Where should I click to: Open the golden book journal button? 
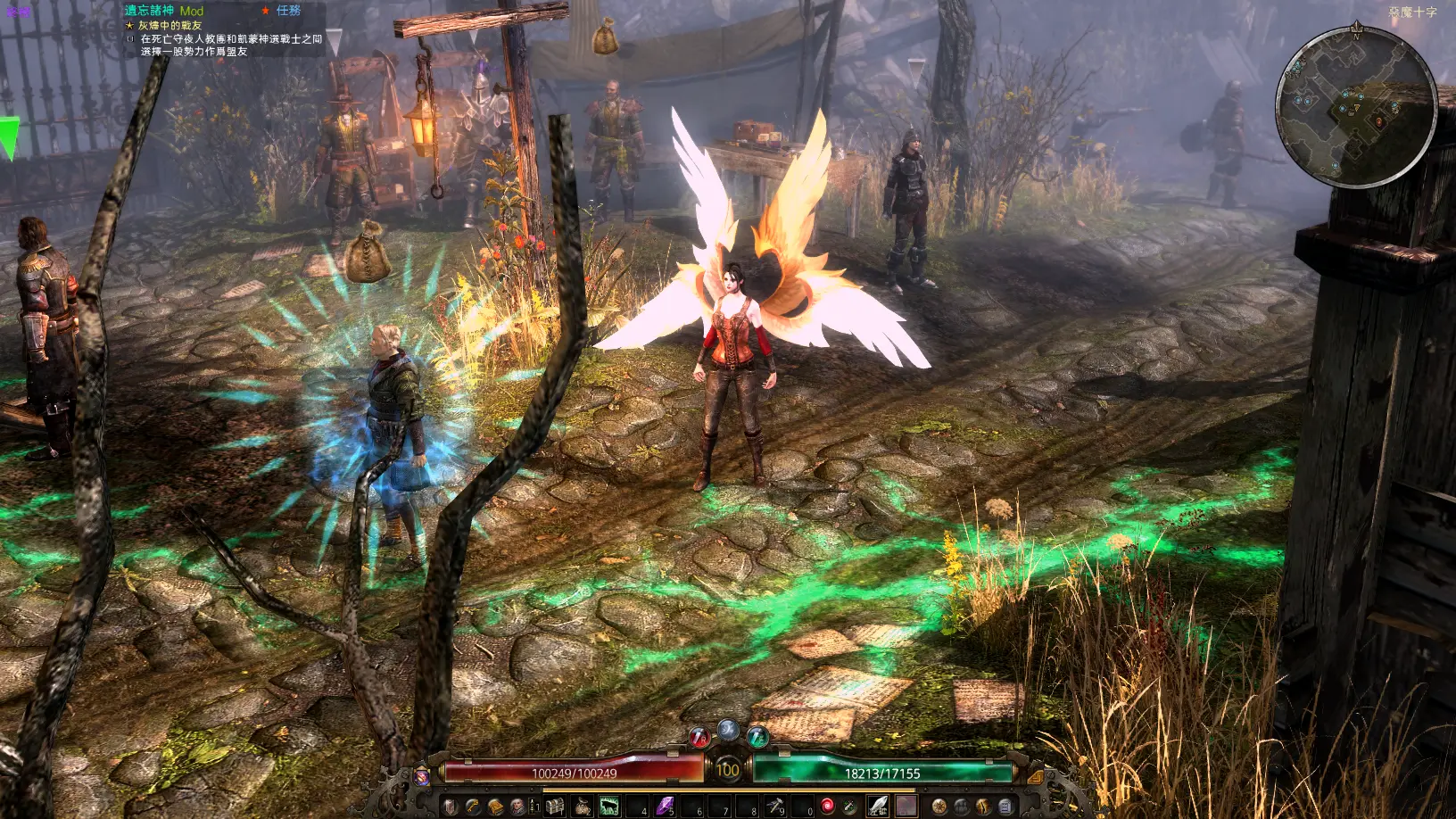tap(495, 807)
